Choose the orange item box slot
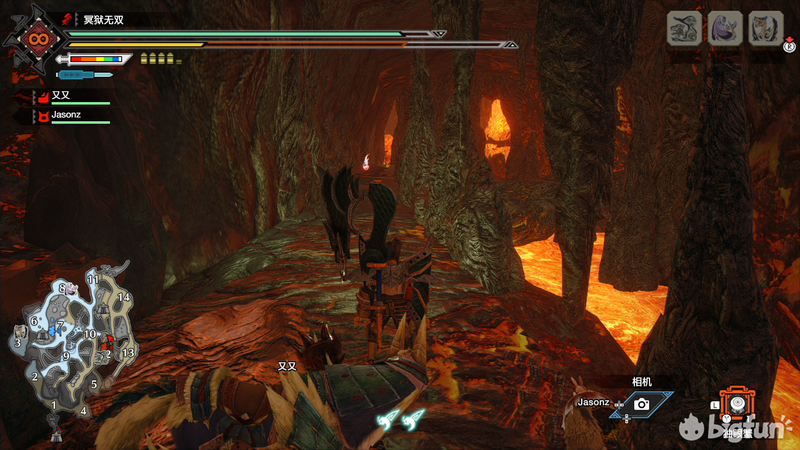This screenshot has height=450, width=800. pos(736,403)
